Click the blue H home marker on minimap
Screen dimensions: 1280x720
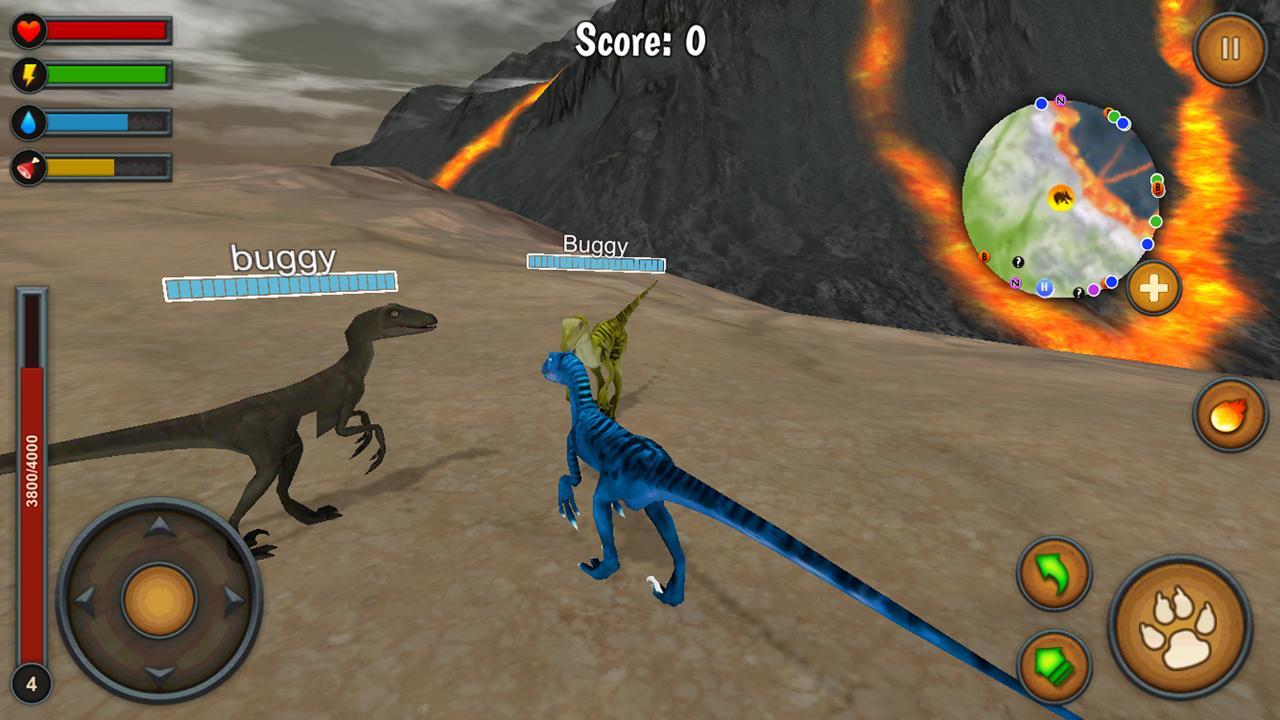point(1044,287)
